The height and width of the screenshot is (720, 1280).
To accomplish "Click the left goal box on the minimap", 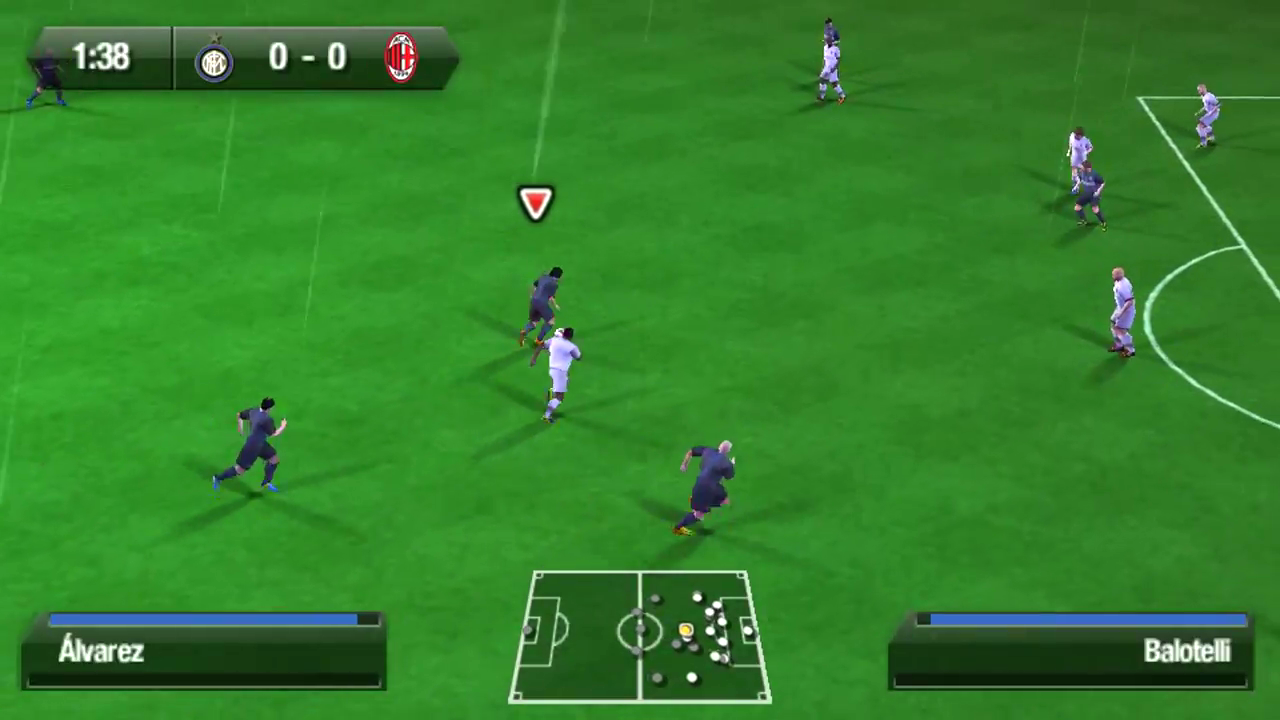I will pyautogui.click(x=536, y=632).
